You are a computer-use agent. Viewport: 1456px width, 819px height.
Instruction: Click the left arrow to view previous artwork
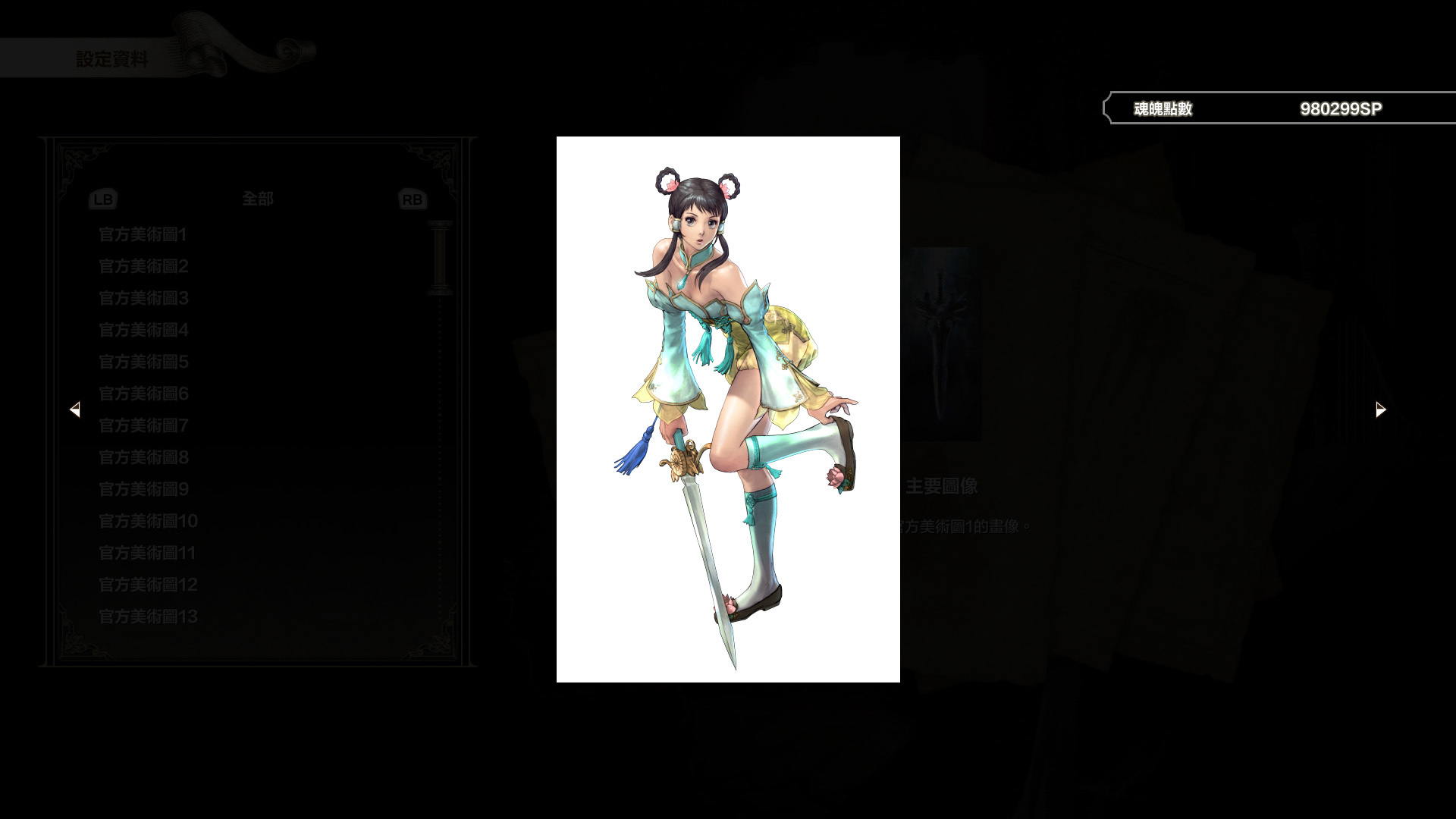click(76, 409)
